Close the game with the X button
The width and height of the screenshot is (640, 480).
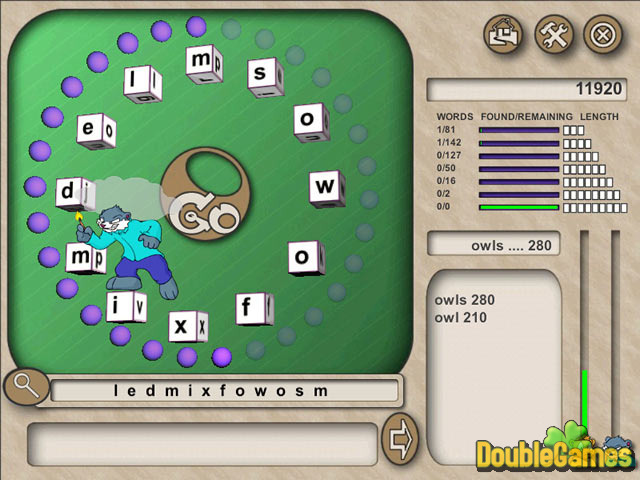602,34
